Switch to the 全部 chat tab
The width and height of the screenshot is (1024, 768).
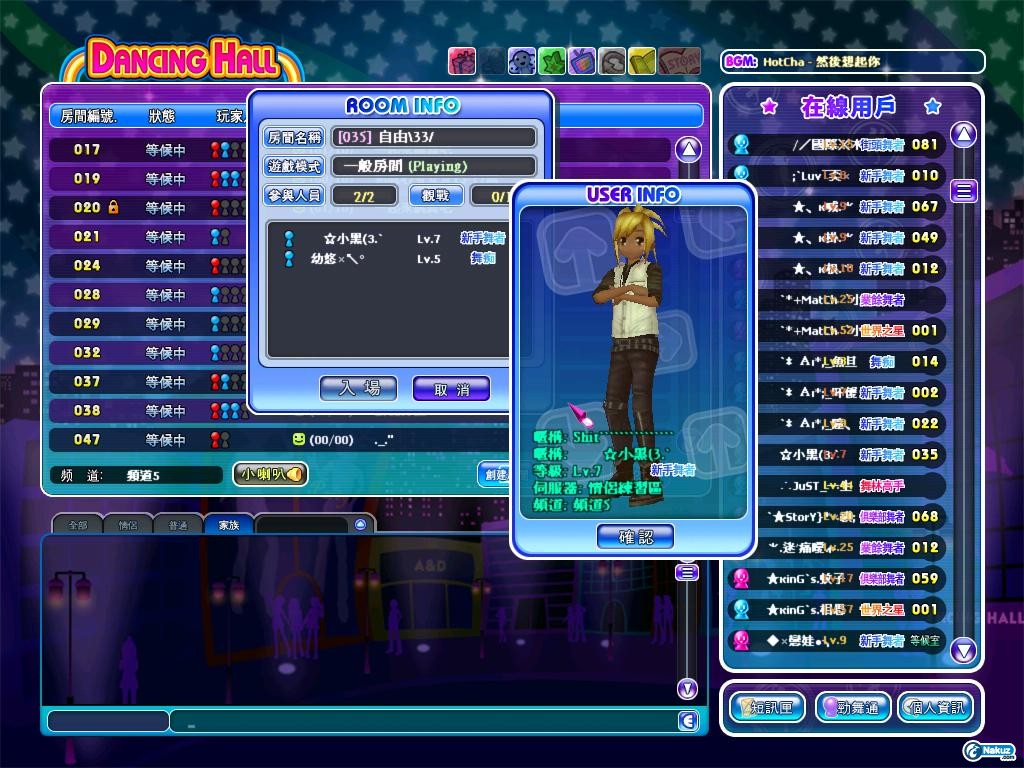[77, 525]
